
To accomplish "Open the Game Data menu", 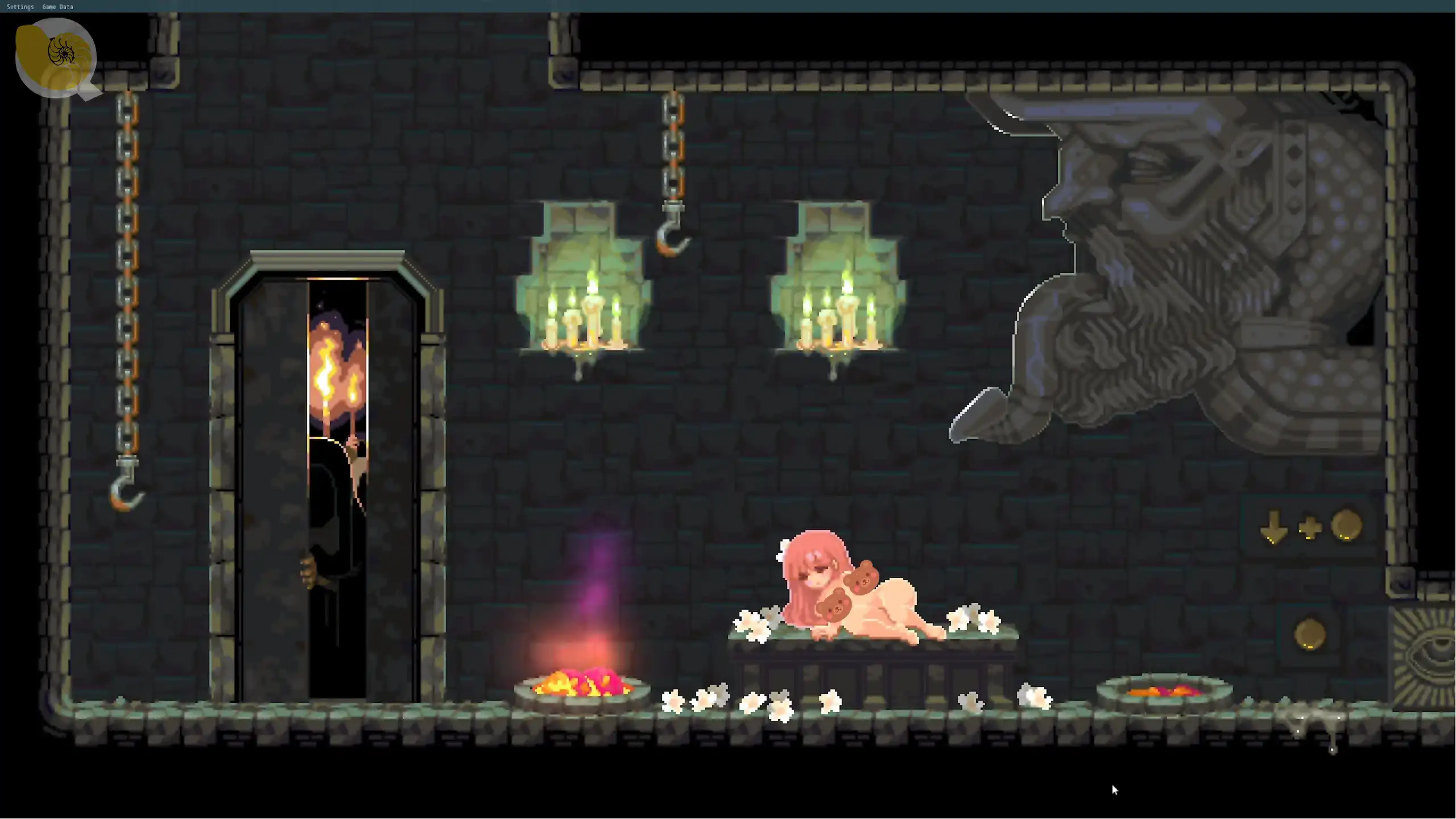I will coord(57,7).
